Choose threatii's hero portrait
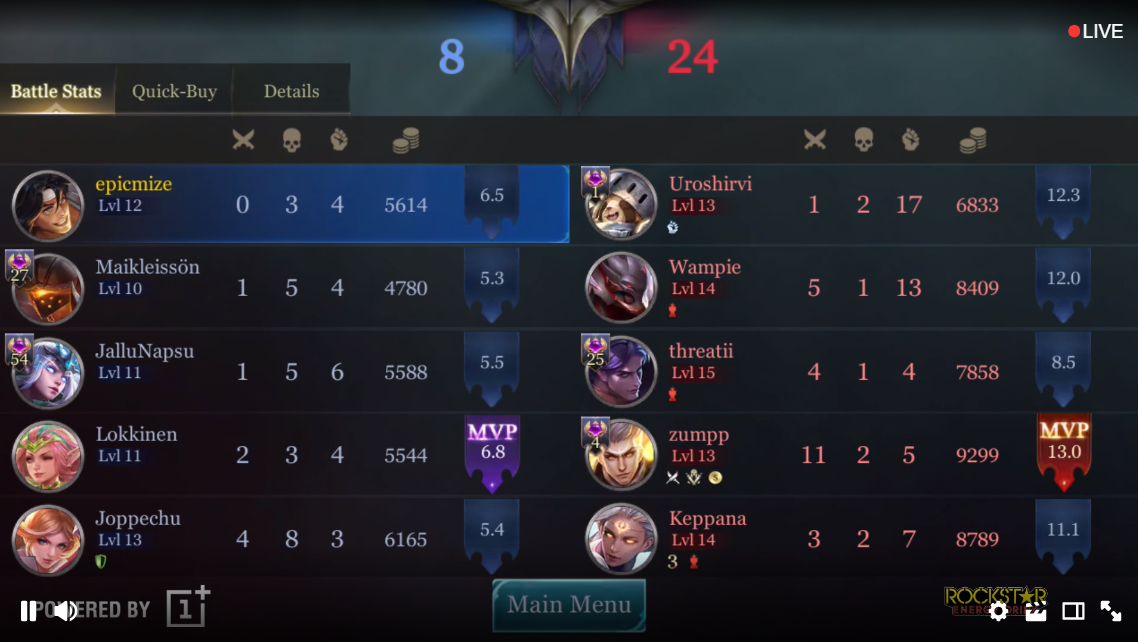Image resolution: width=1138 pixels, height=642 pixels. click(621, 373)
